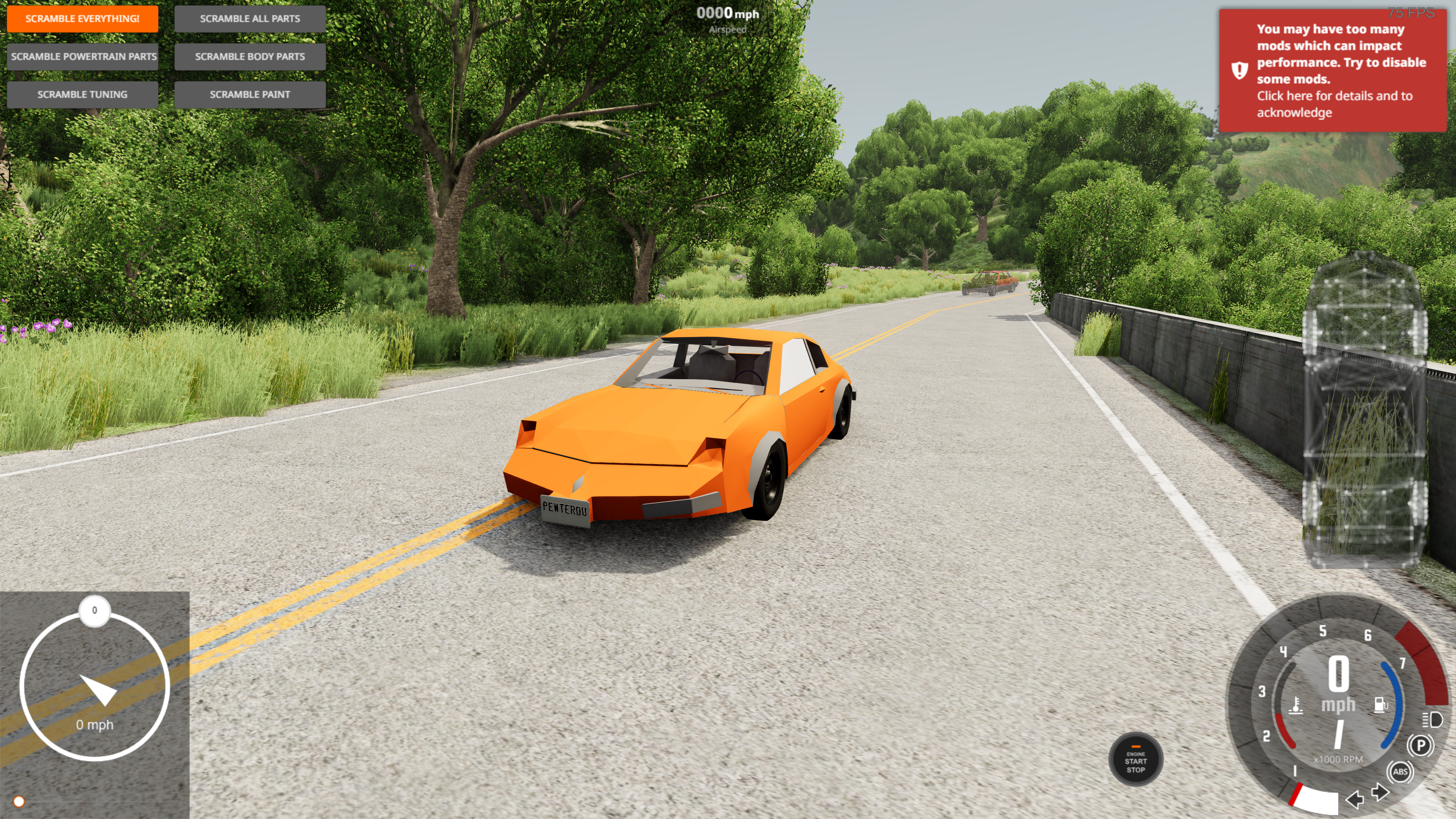This screenshot has width=1456, height=819.
Task: Toggle the parking brake indicator
Action: [1420, 745]
